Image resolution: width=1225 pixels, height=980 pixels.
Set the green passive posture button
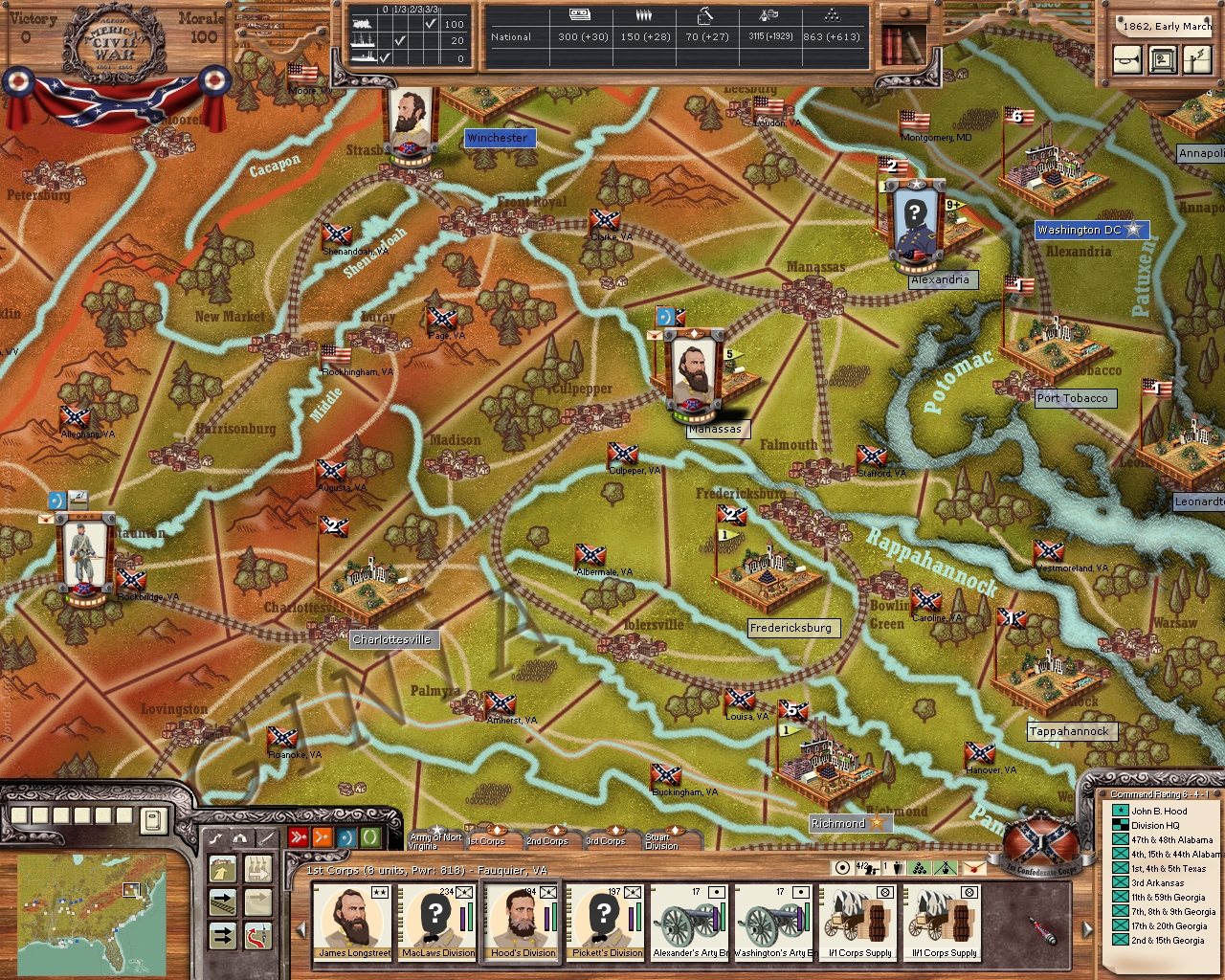coord(369,838)
